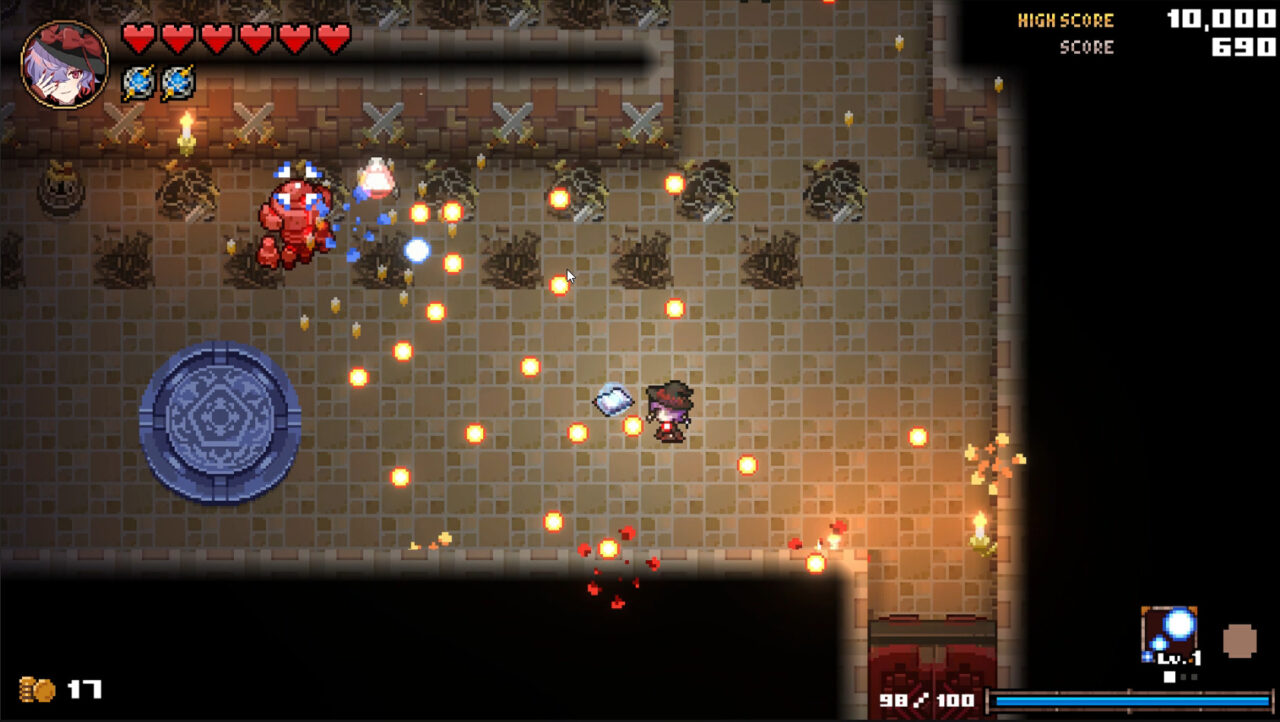Toggle the second dimmed charge pip

point(1183,676)
